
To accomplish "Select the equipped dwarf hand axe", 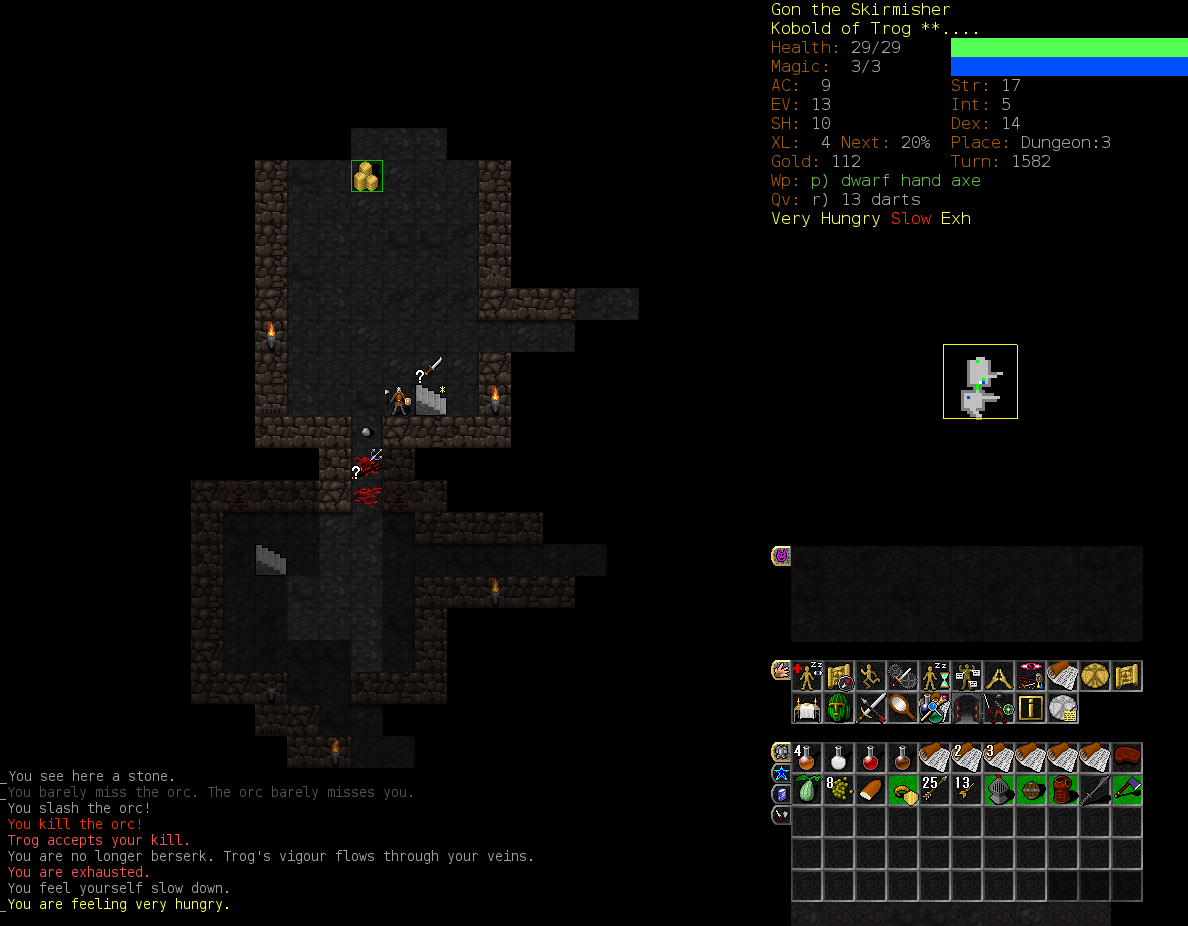I will point(1127,790).
